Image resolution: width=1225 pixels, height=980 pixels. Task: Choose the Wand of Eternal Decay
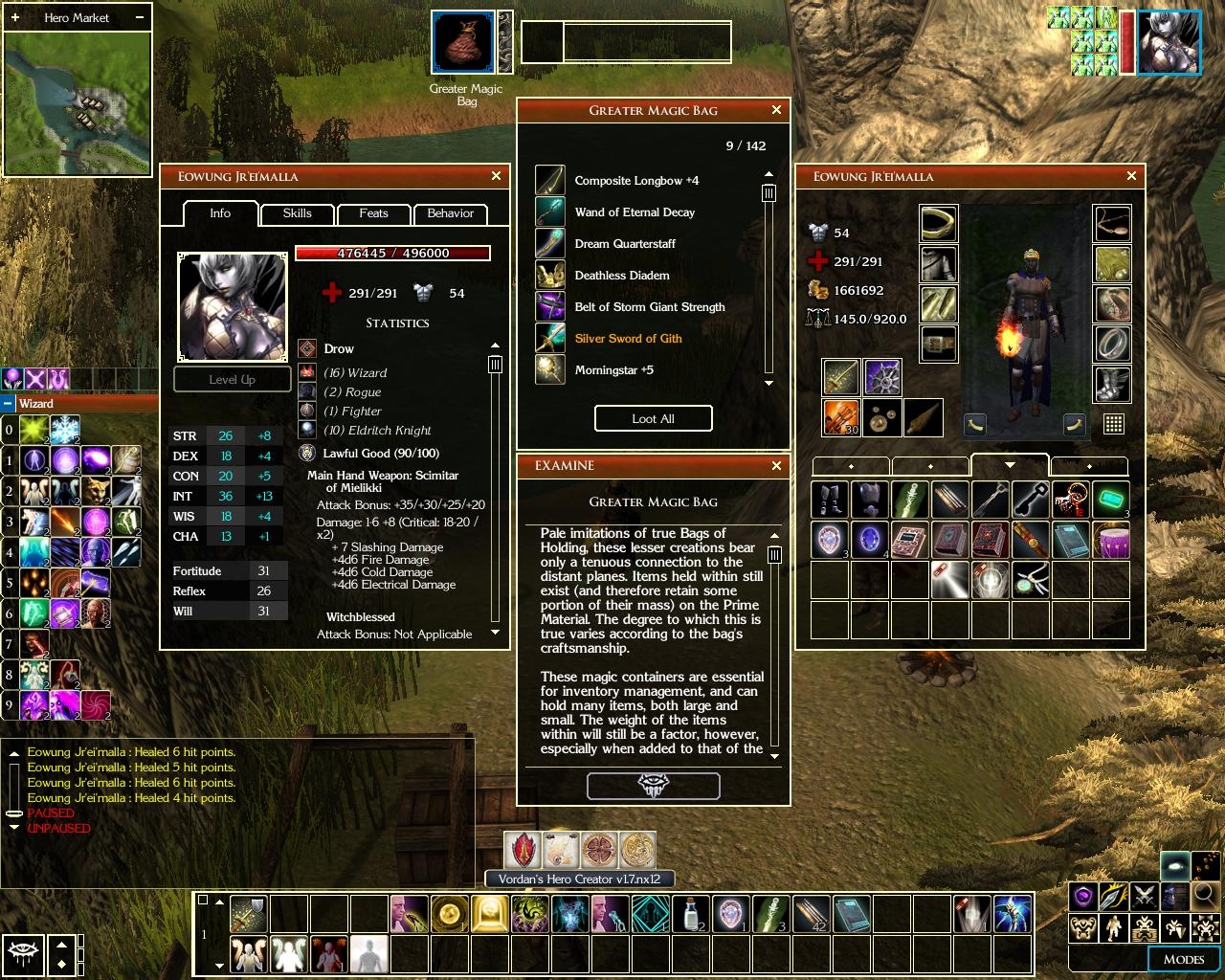635,212
